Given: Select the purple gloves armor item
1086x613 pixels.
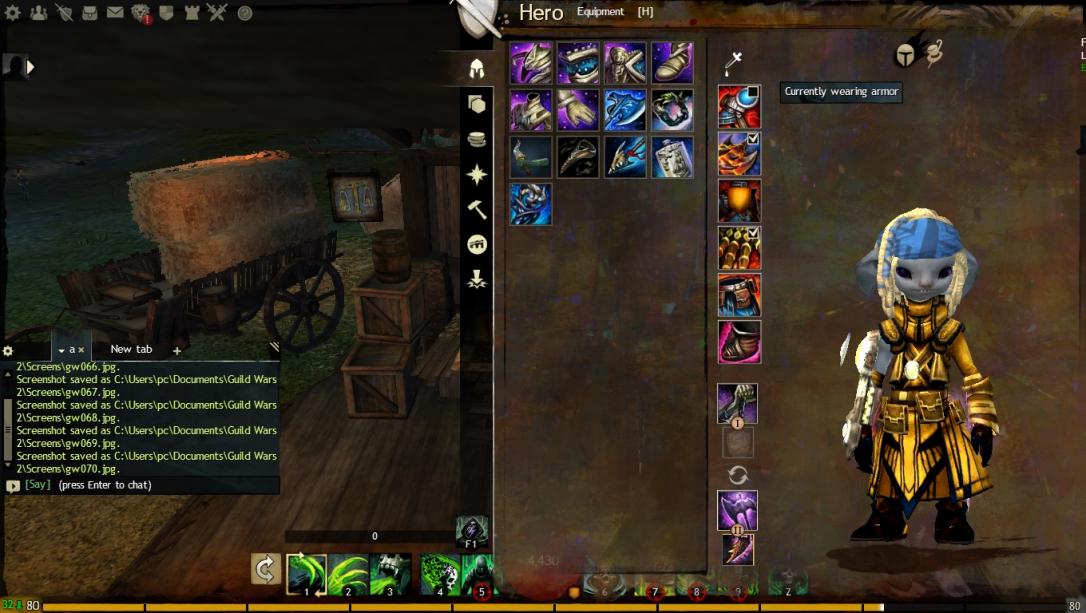Looking at the screenshot, I should (x=578, y=109).
